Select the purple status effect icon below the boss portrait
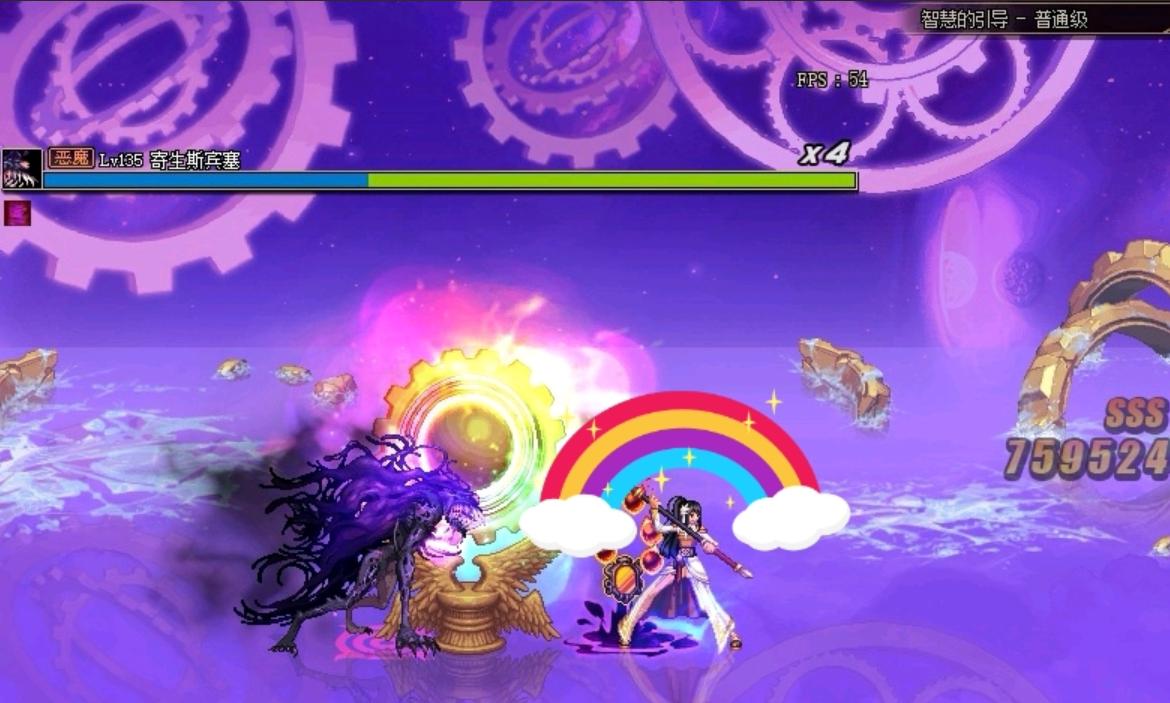The image size is (1170, 703). tap(18, 212)
